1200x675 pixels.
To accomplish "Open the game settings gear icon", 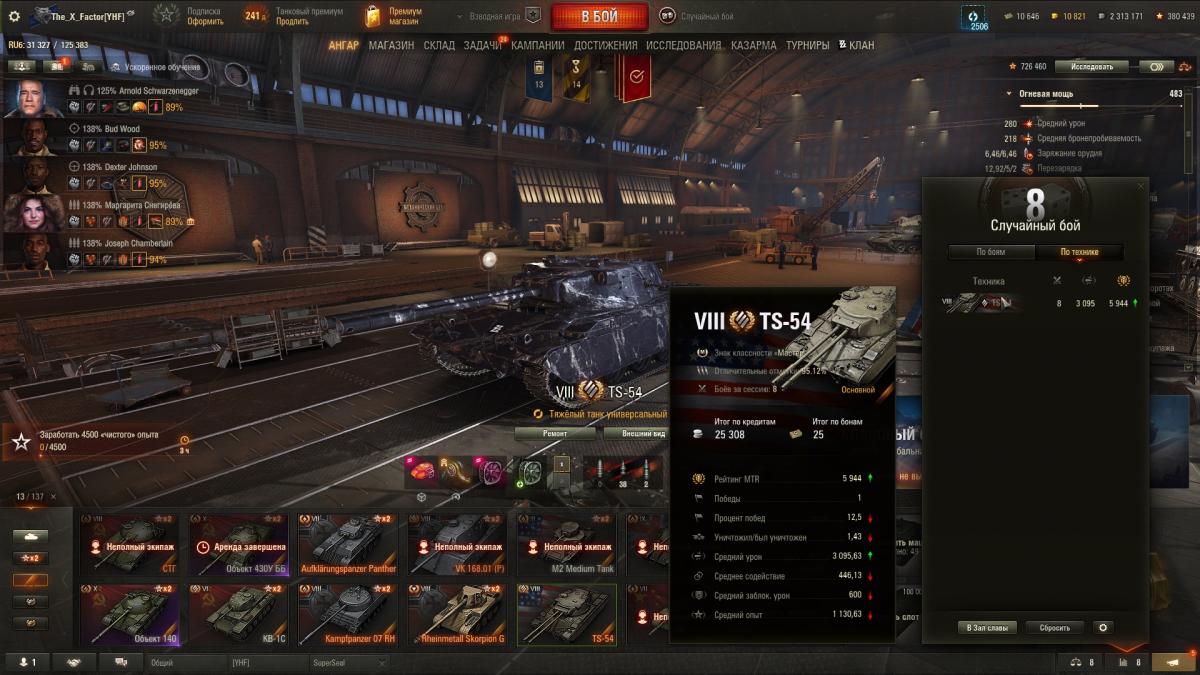I will click(14, 16).
